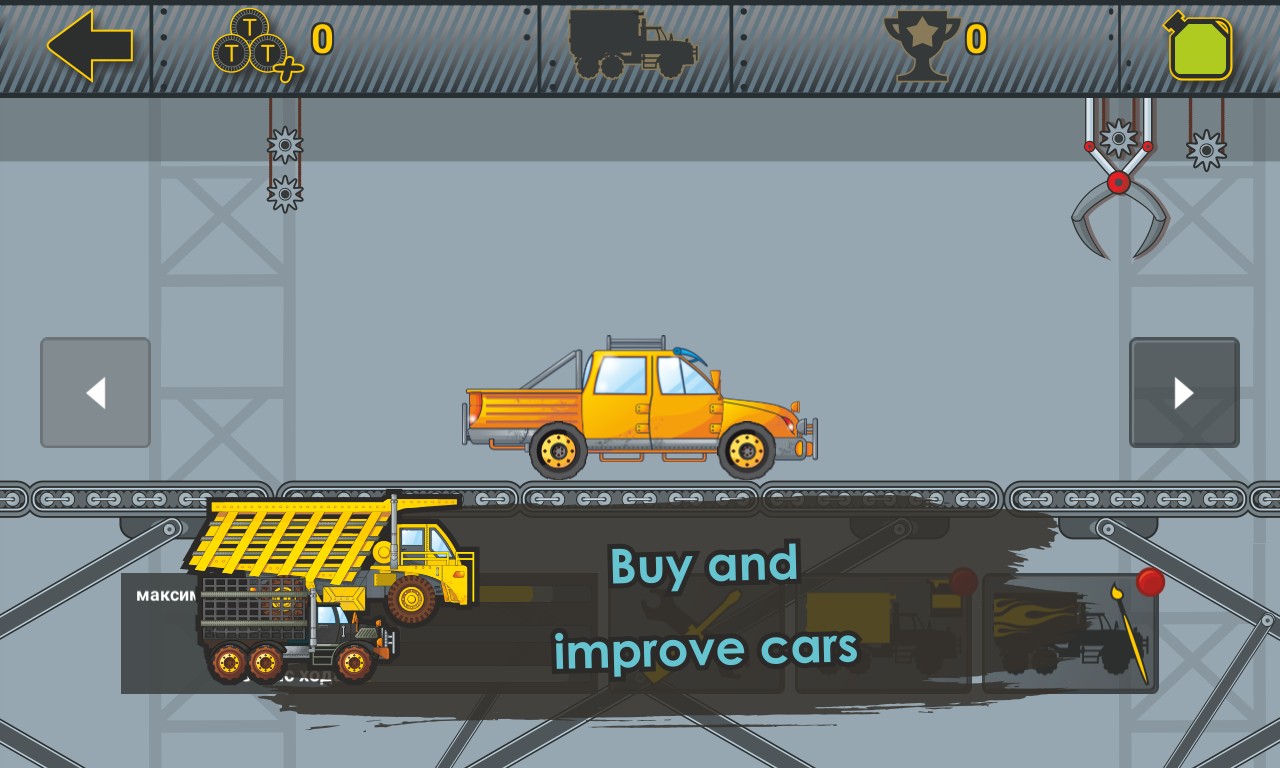The height and width of the screenshot is (768, 1280).
Task: Open the yellow truck trailer panel
Action: (882, 633)
